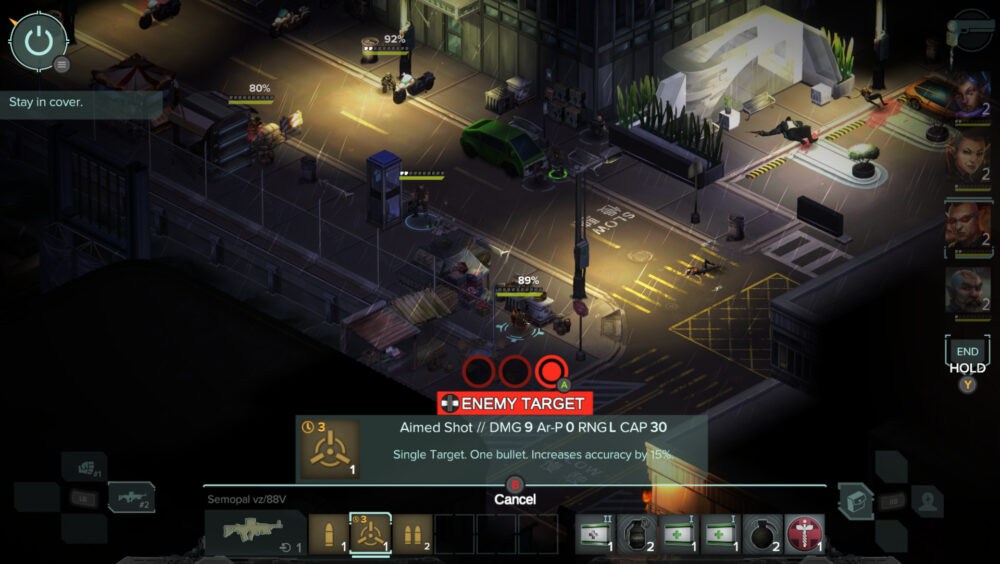The width and height of the screenshot is (1000, 564).
Task: Switch to the fist unarmed weapon slot
Action: point(84,466)
